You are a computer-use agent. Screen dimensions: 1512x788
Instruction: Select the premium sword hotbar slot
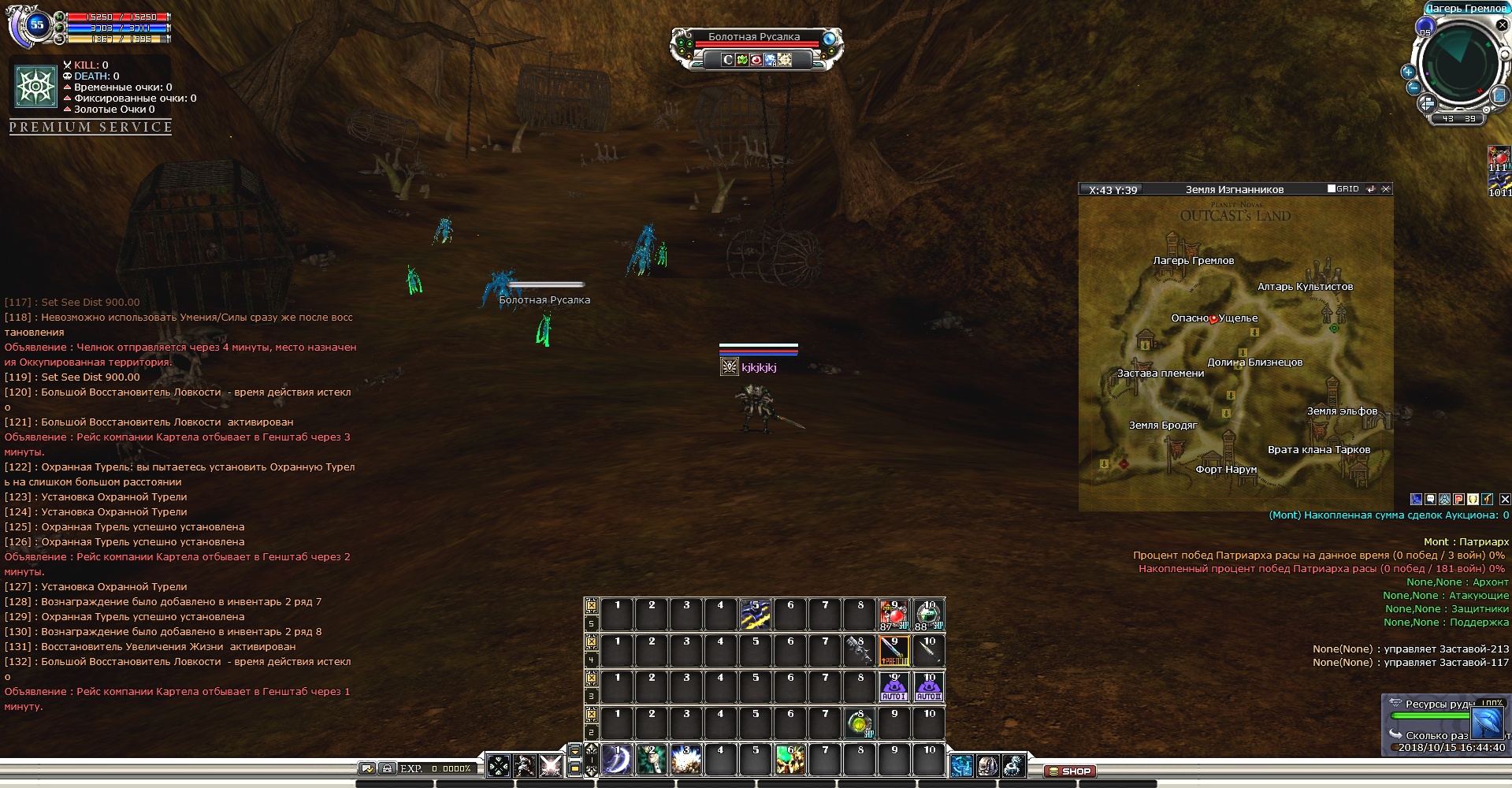[x=893, y=651]
